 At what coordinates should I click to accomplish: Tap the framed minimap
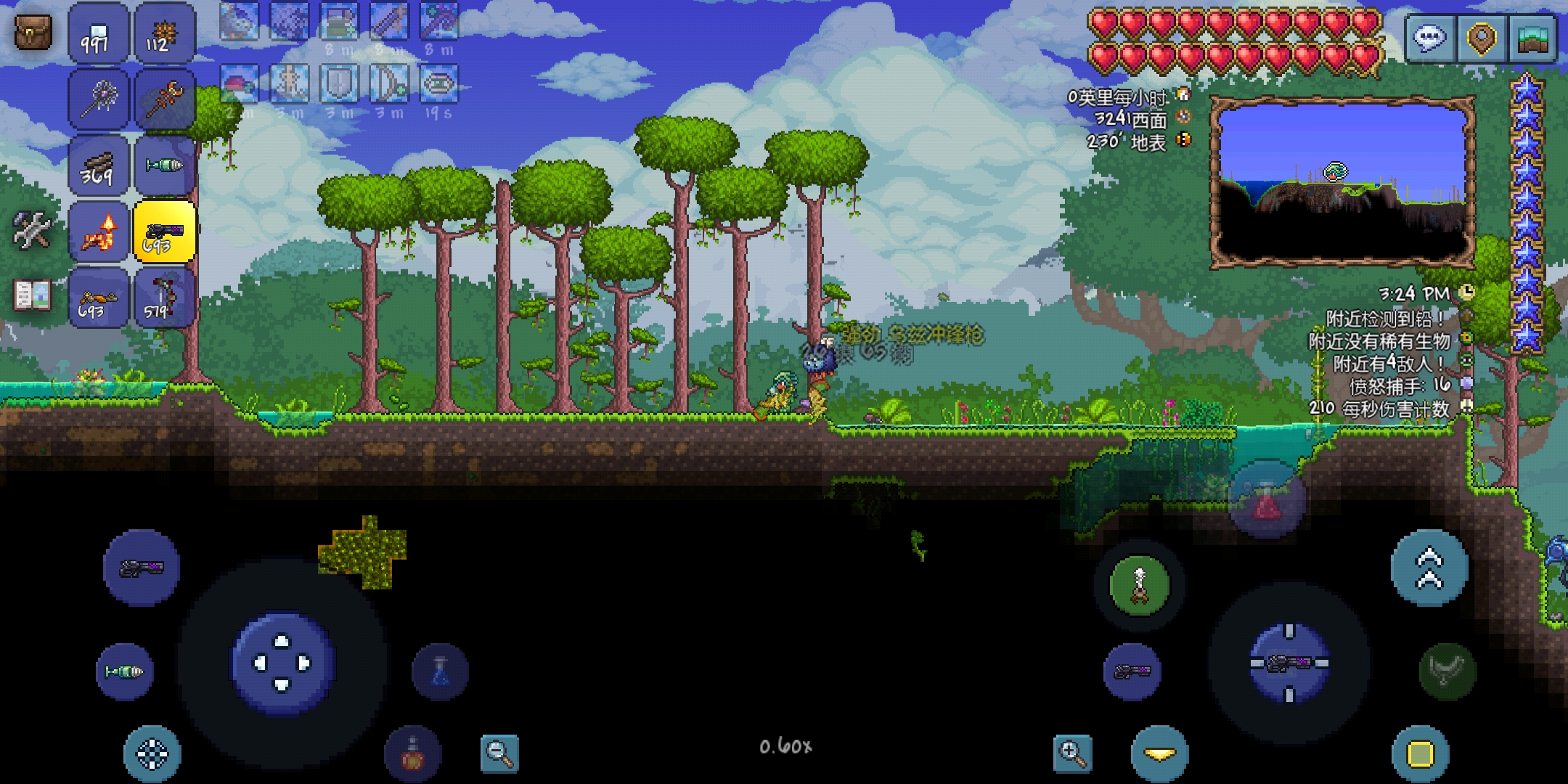click(x=1342, y=183)
